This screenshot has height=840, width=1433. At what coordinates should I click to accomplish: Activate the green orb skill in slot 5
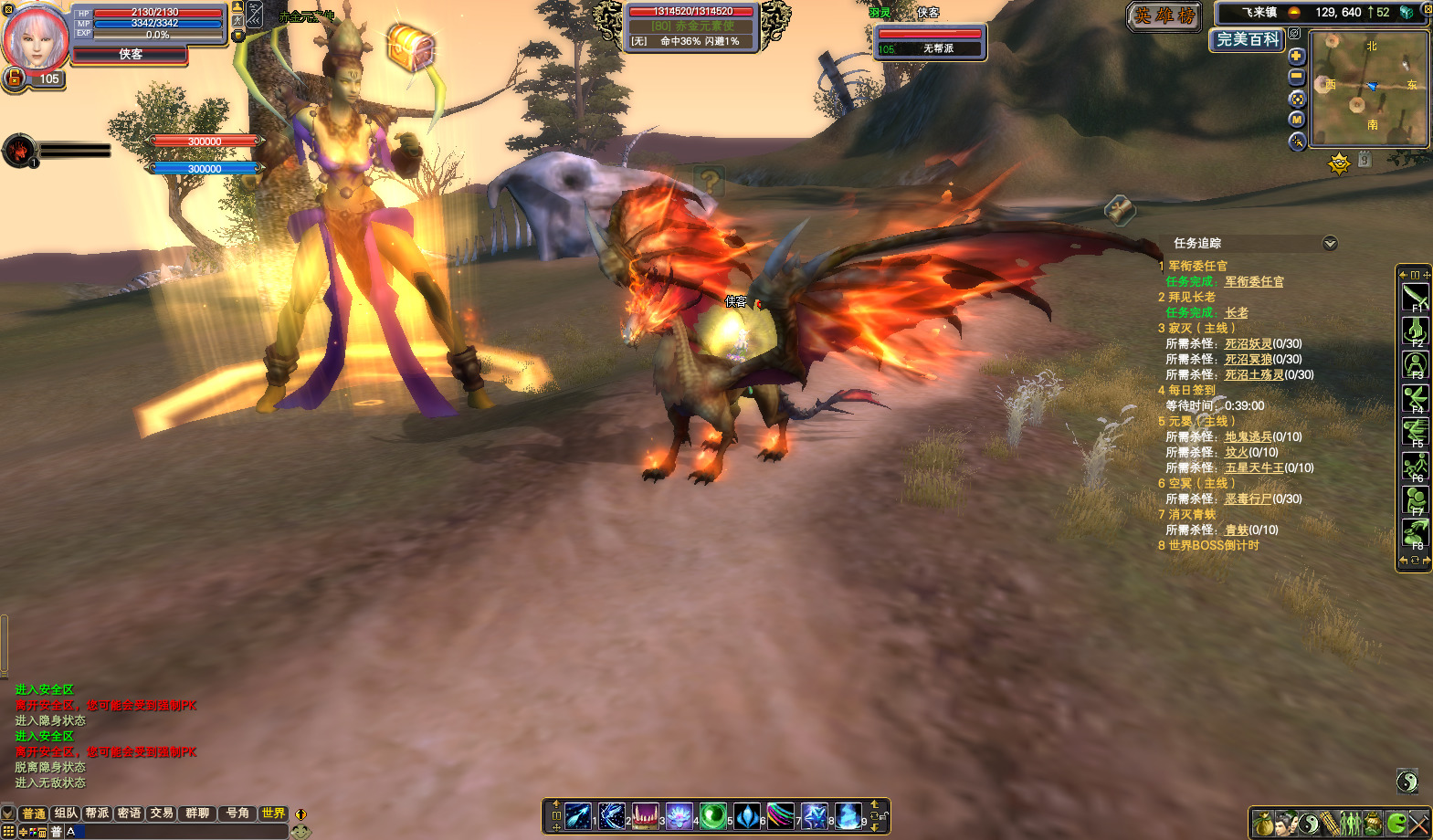click(712, 815)
